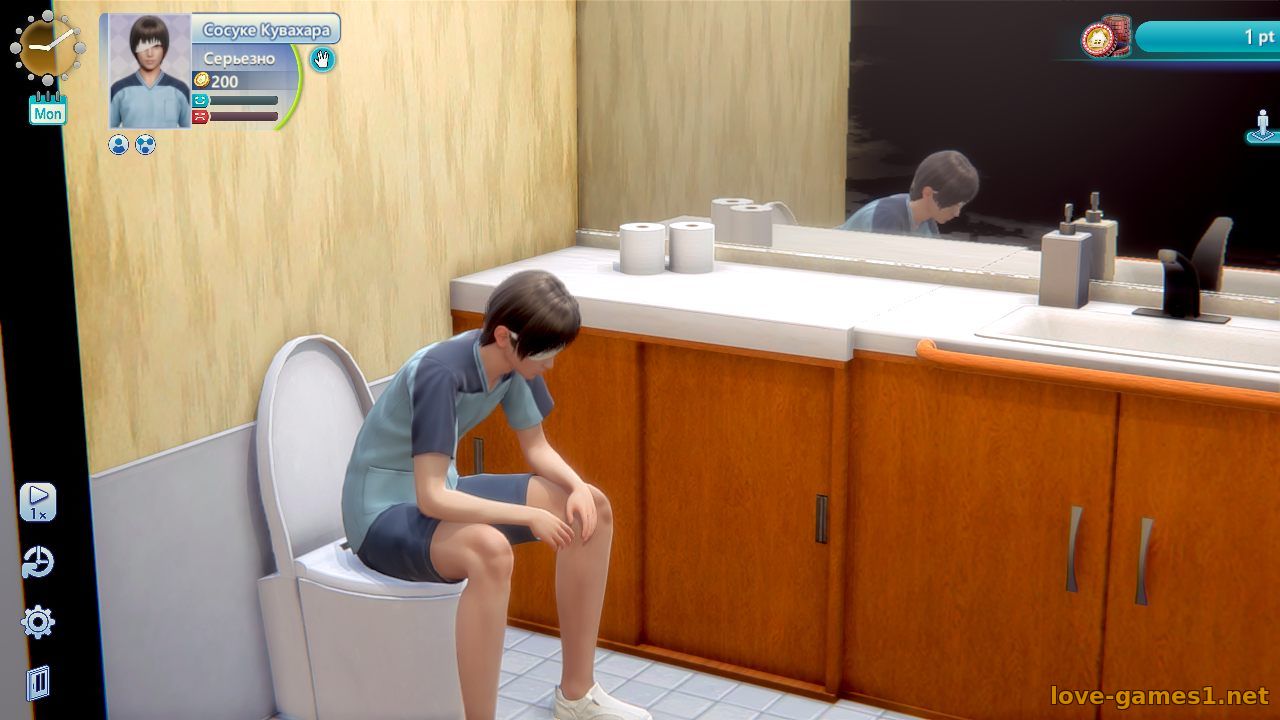Toggle the 1x play speed button
Viewport: 1280px width, 720px height.
point(38,502)
